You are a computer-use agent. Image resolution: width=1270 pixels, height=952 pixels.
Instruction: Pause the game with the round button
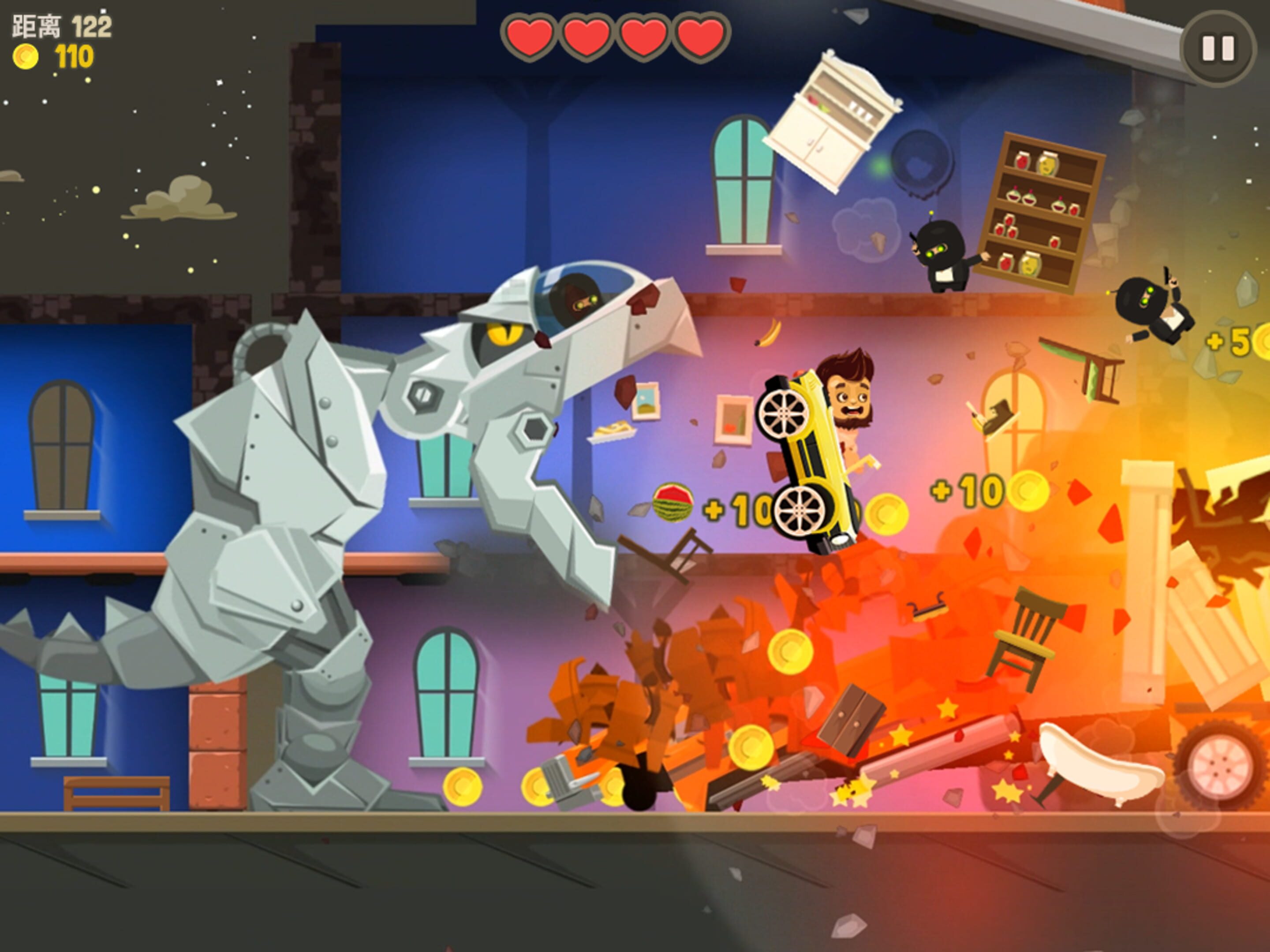pyautogui.click(x=1218, y=49)
